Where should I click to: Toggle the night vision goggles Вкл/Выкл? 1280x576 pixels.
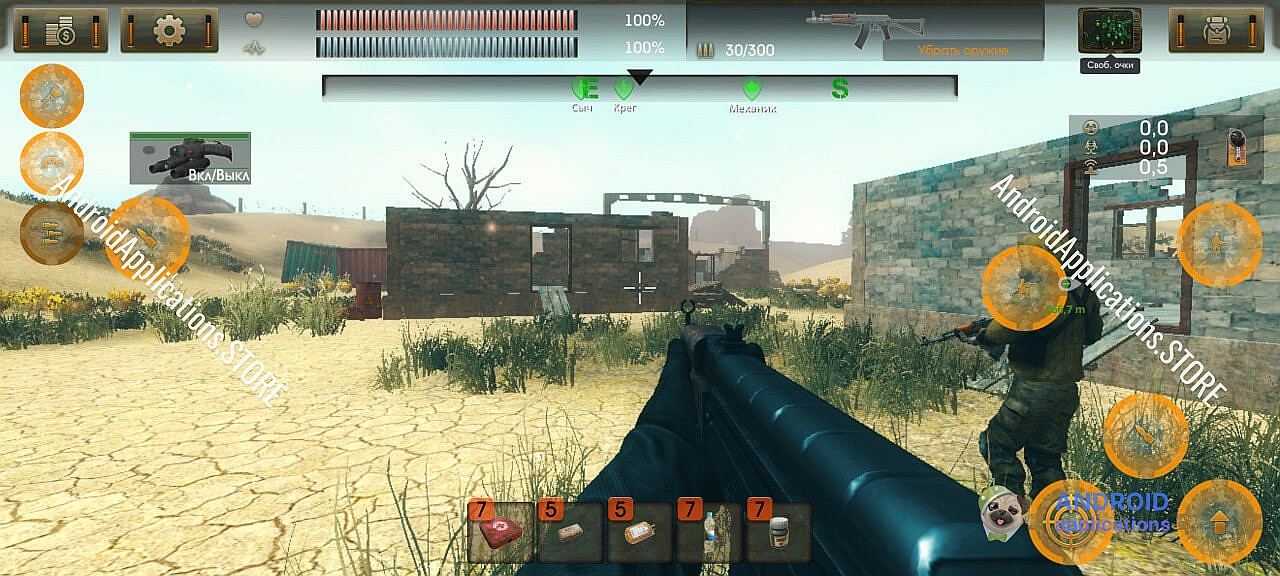[x=190, y=158]
